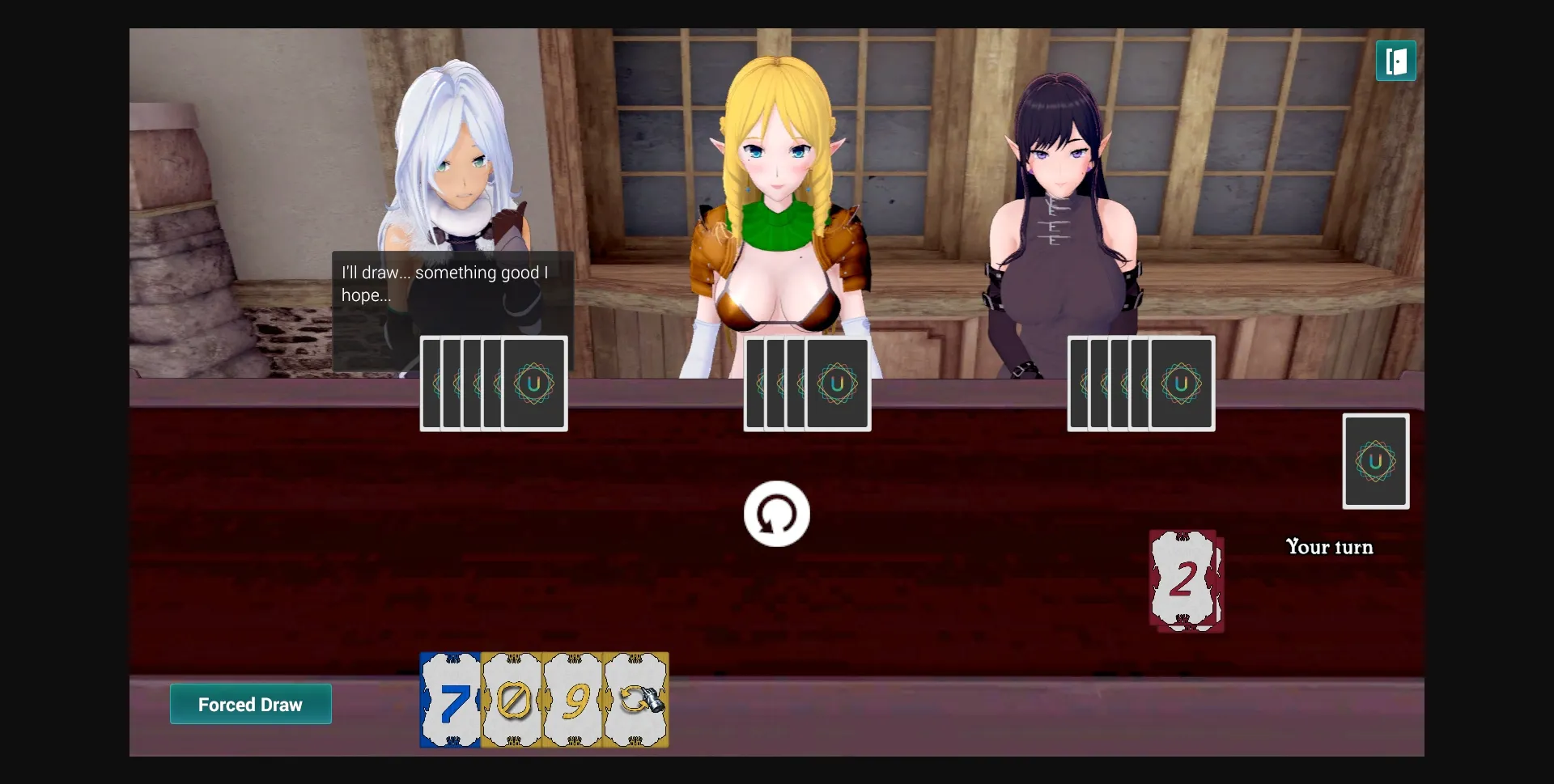Click the 'Your turn' indicator text
Screen dimensions: 1554x784
coord(1328,547)
